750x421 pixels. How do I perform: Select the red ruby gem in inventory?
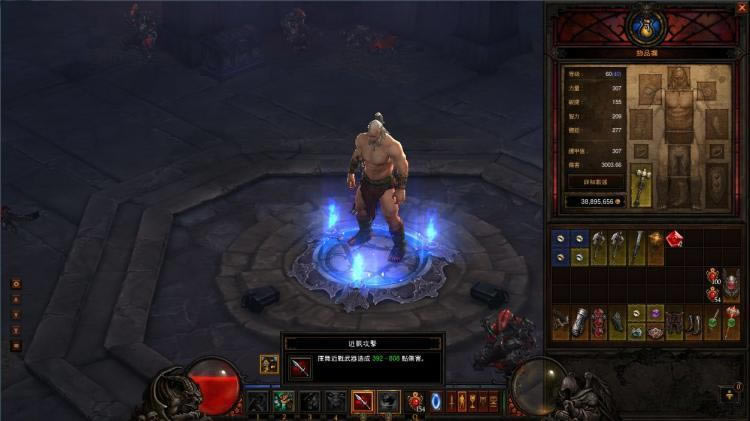(674, 240)
